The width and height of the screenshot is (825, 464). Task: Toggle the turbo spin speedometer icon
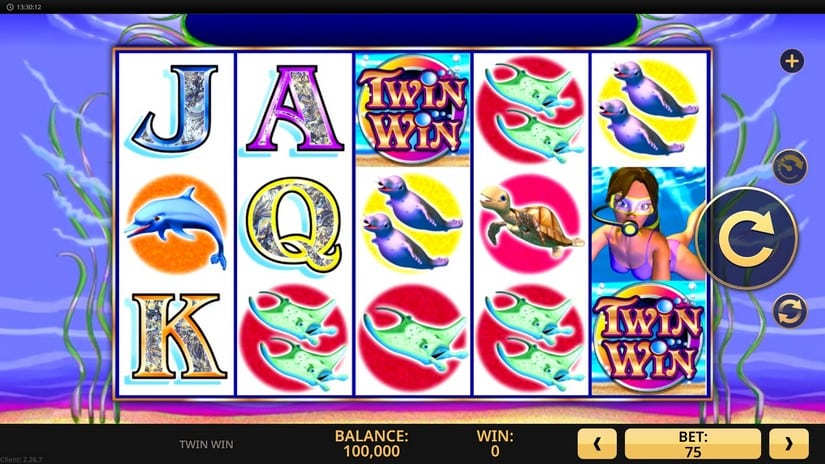tap(790, 165)
